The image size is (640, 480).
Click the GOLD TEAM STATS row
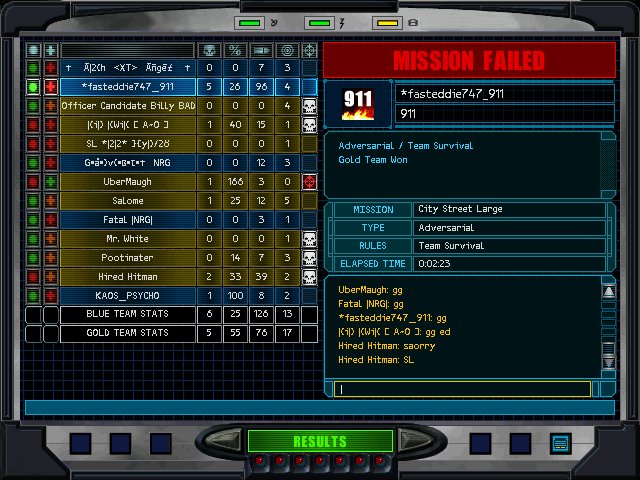pos(127,334)
